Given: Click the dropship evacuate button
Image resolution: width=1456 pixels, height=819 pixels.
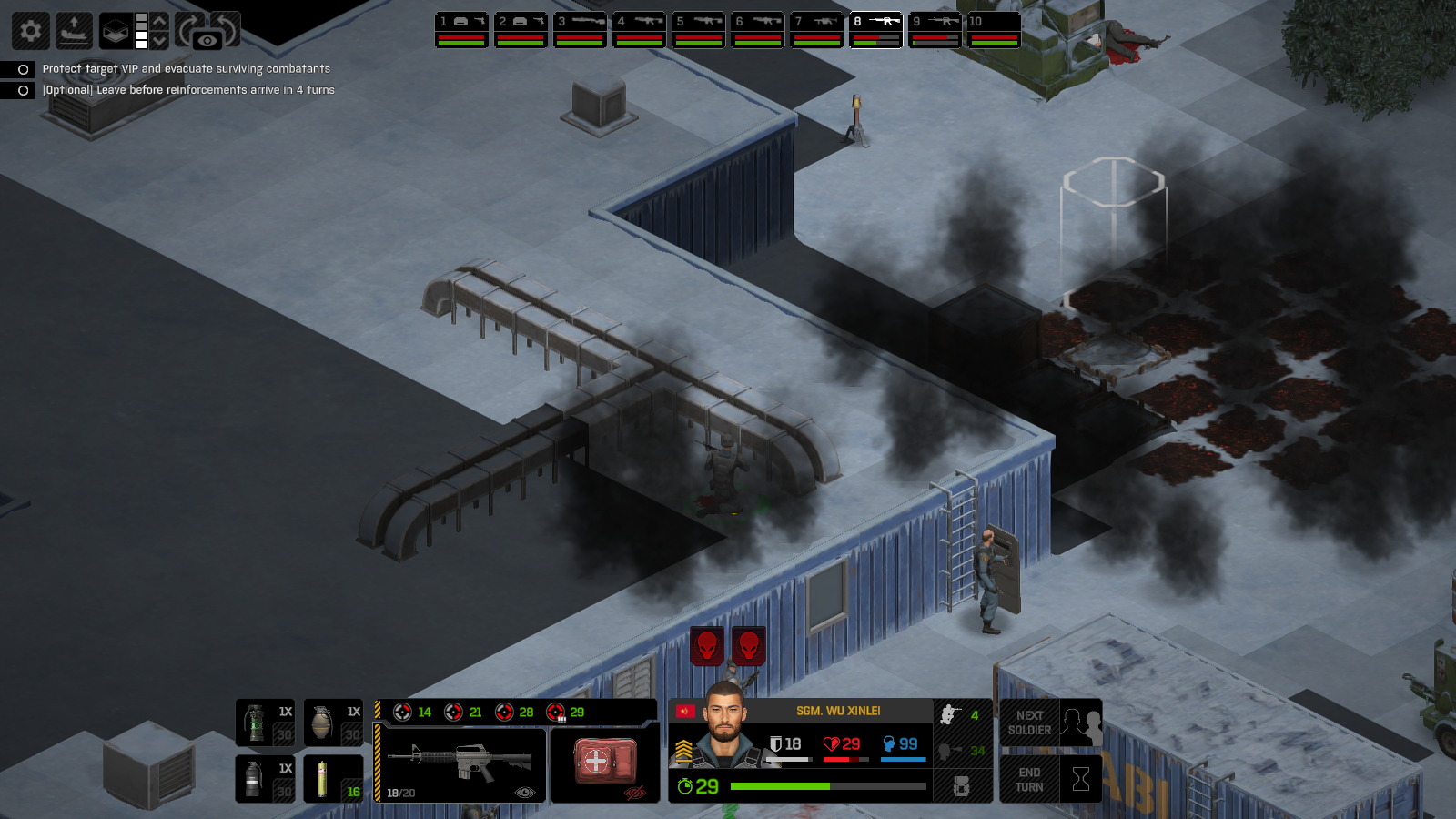Looking at the screenshot, I should point(74,31).
